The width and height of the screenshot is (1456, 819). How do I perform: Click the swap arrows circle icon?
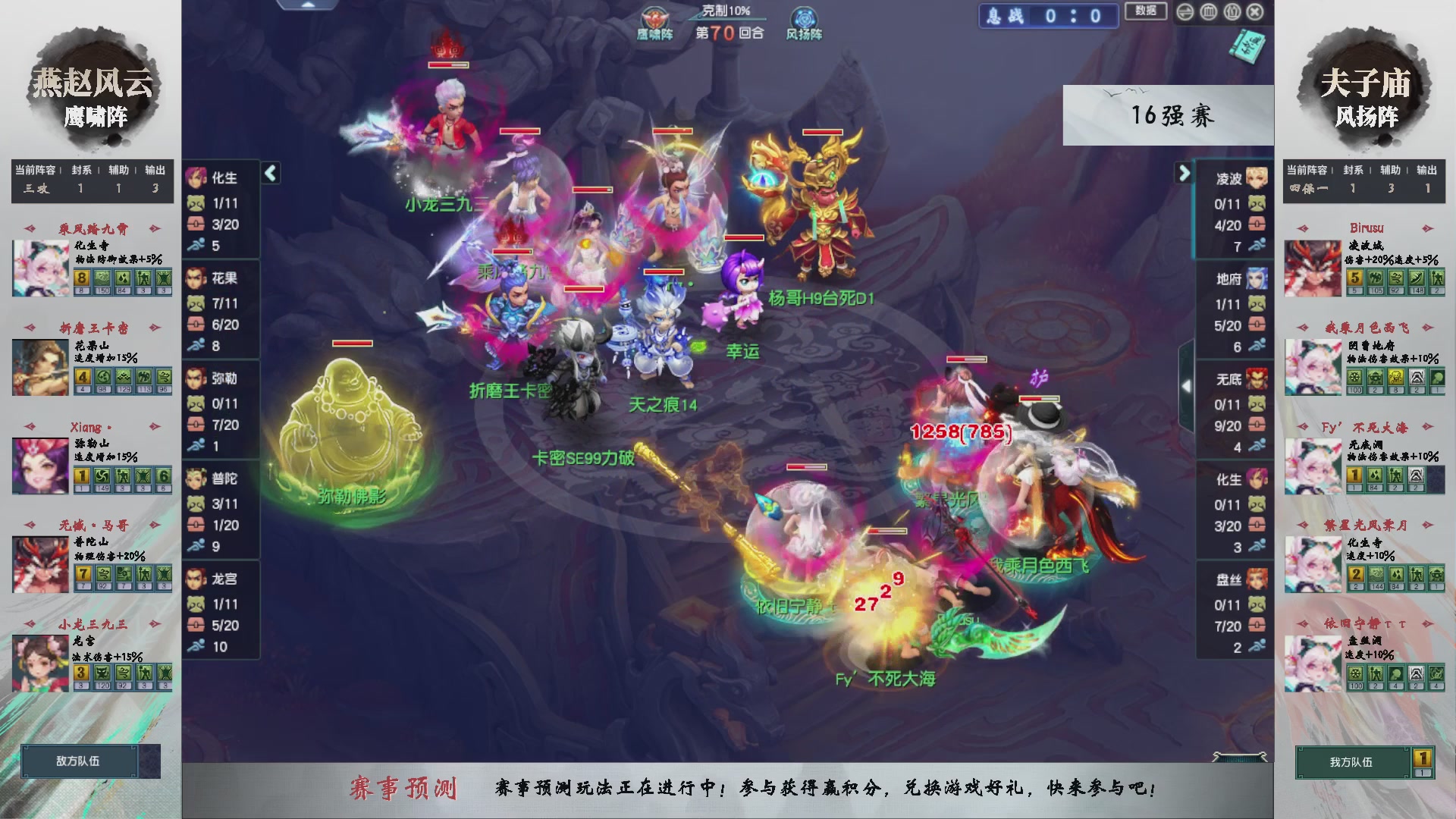[x=1185, y=11]
